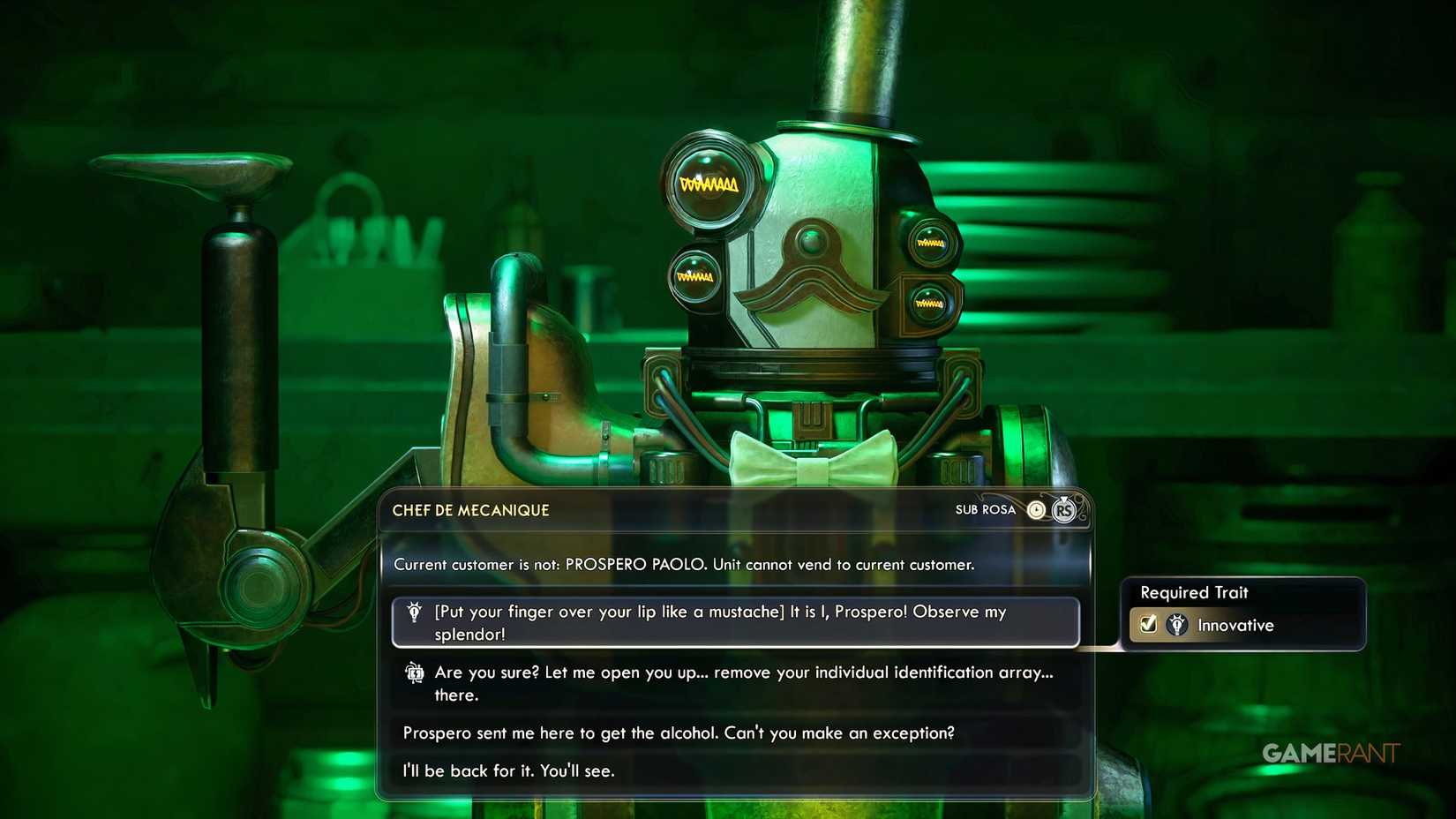This screenshot has width=1456, height=819.
Task: Choose 'Prospero sent me here to get the alcohol'
Action: click(x=678, y=733)
